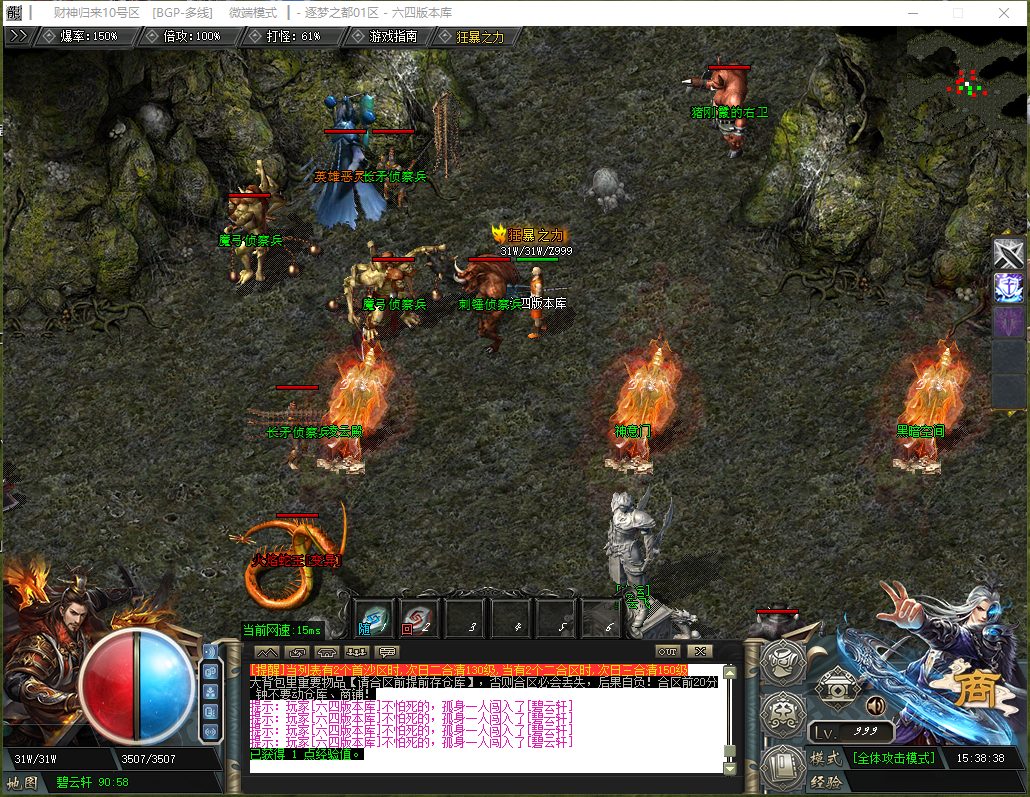
Task: Close the game with the X button above chat
Action: [700, 652]
